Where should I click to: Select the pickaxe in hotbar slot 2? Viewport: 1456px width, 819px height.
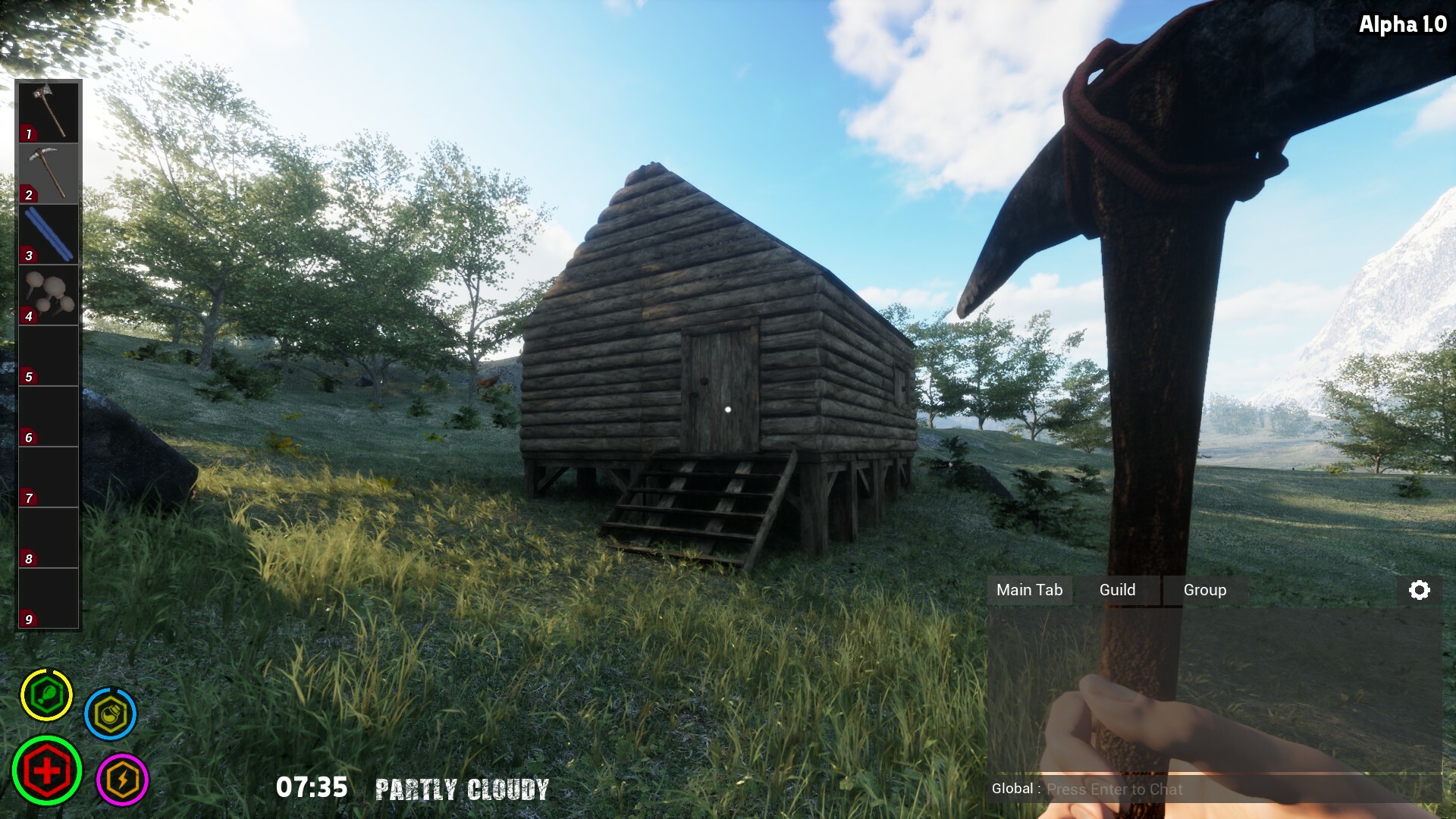[48, 173]
